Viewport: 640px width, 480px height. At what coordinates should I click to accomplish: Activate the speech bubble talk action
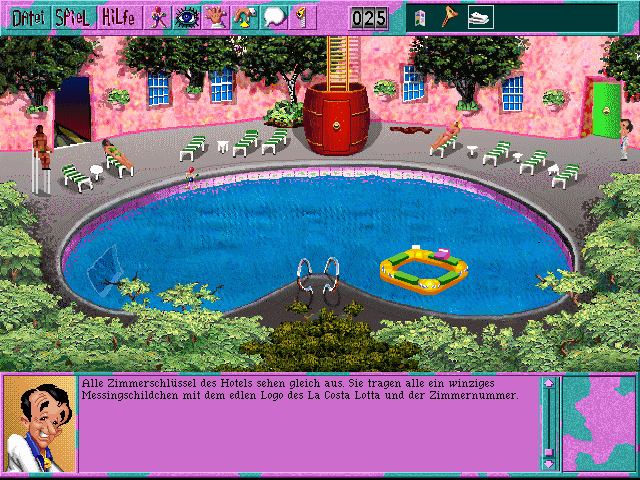coord(272,17)
